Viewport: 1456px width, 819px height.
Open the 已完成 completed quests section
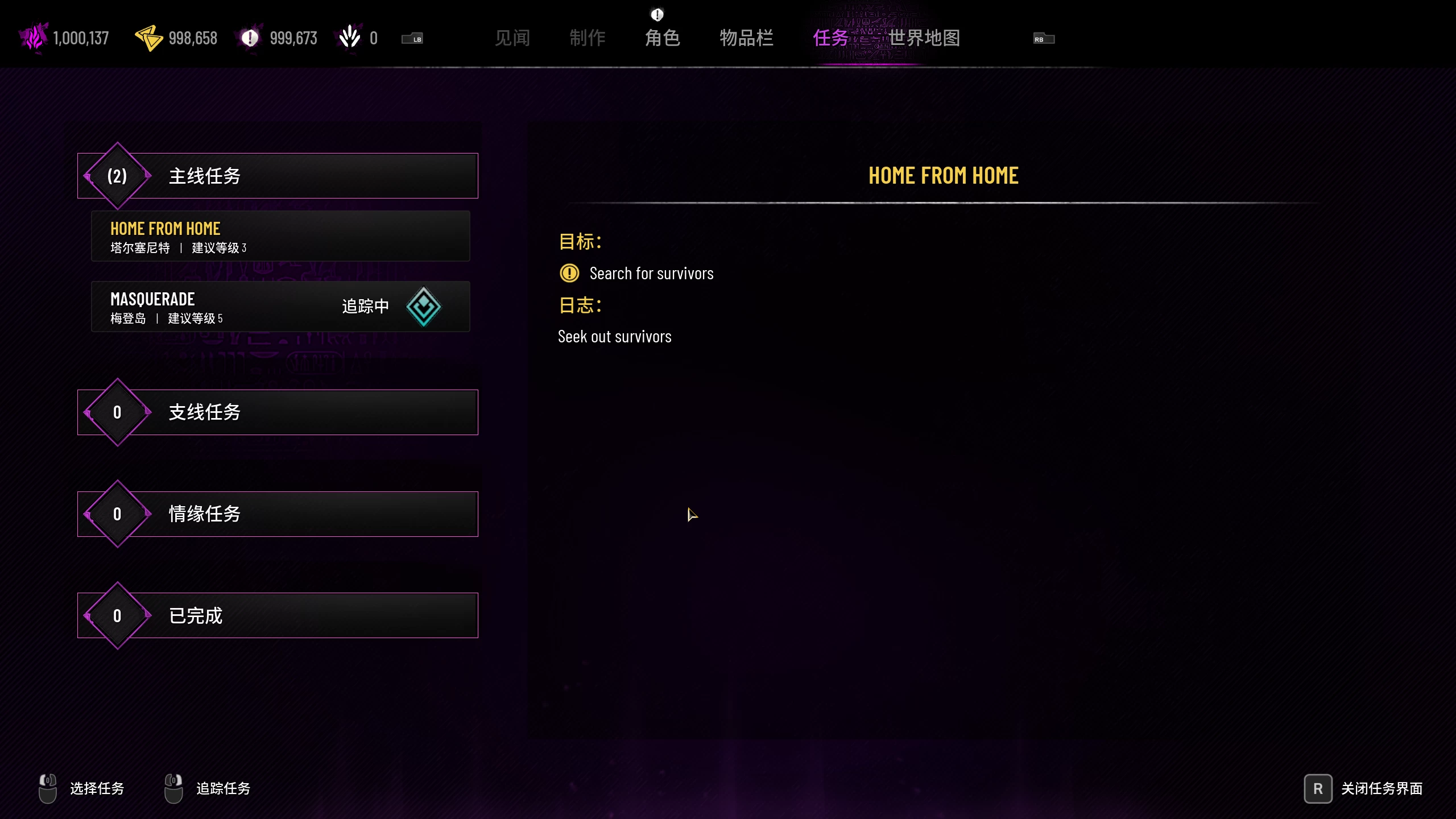[x=278, y=615]
